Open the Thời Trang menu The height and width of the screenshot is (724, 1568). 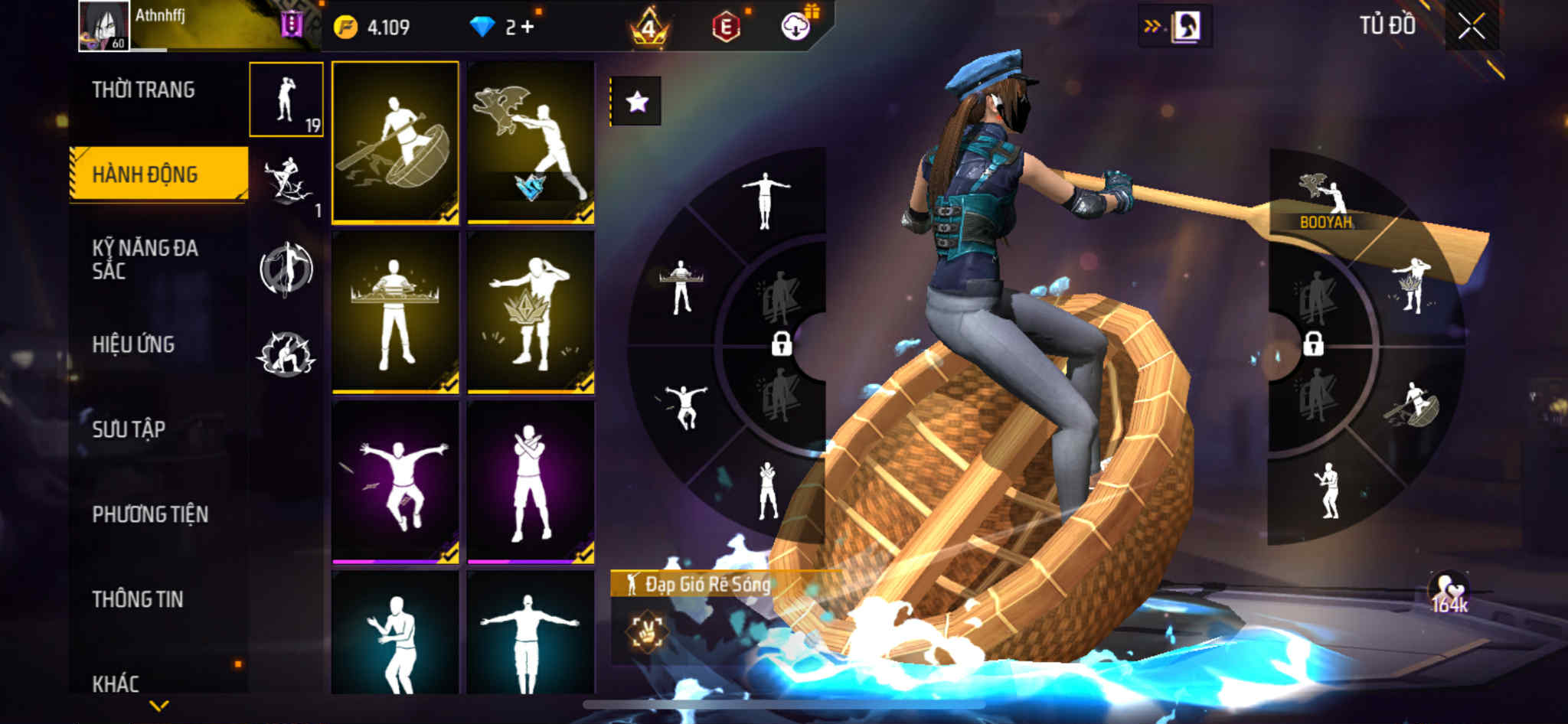coord(143,90)
